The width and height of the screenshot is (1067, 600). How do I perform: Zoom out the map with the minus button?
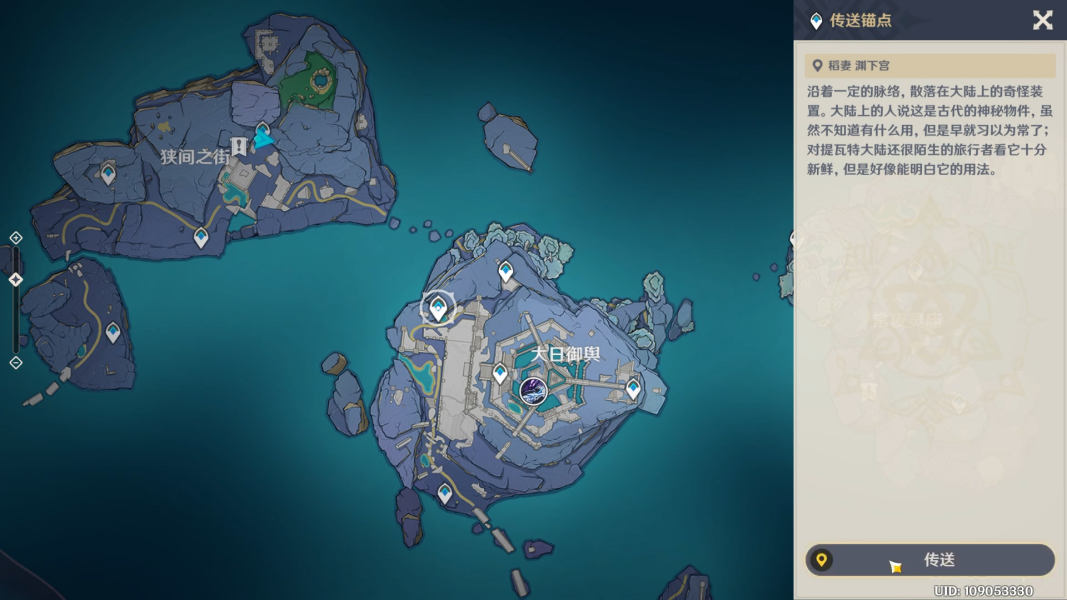coord(16,362)
